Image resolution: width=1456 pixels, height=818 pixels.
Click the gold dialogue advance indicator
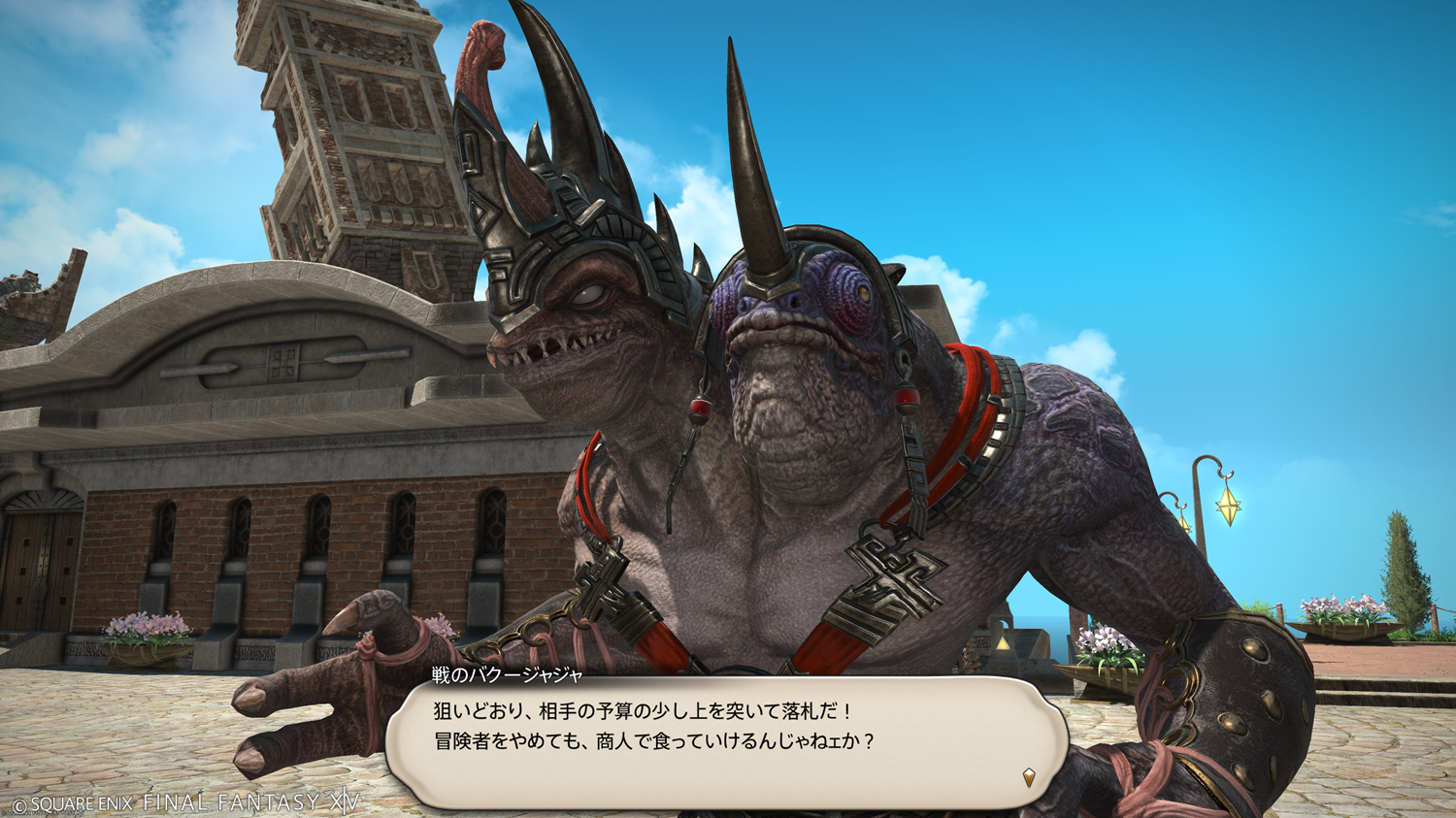pos(1028,777)
